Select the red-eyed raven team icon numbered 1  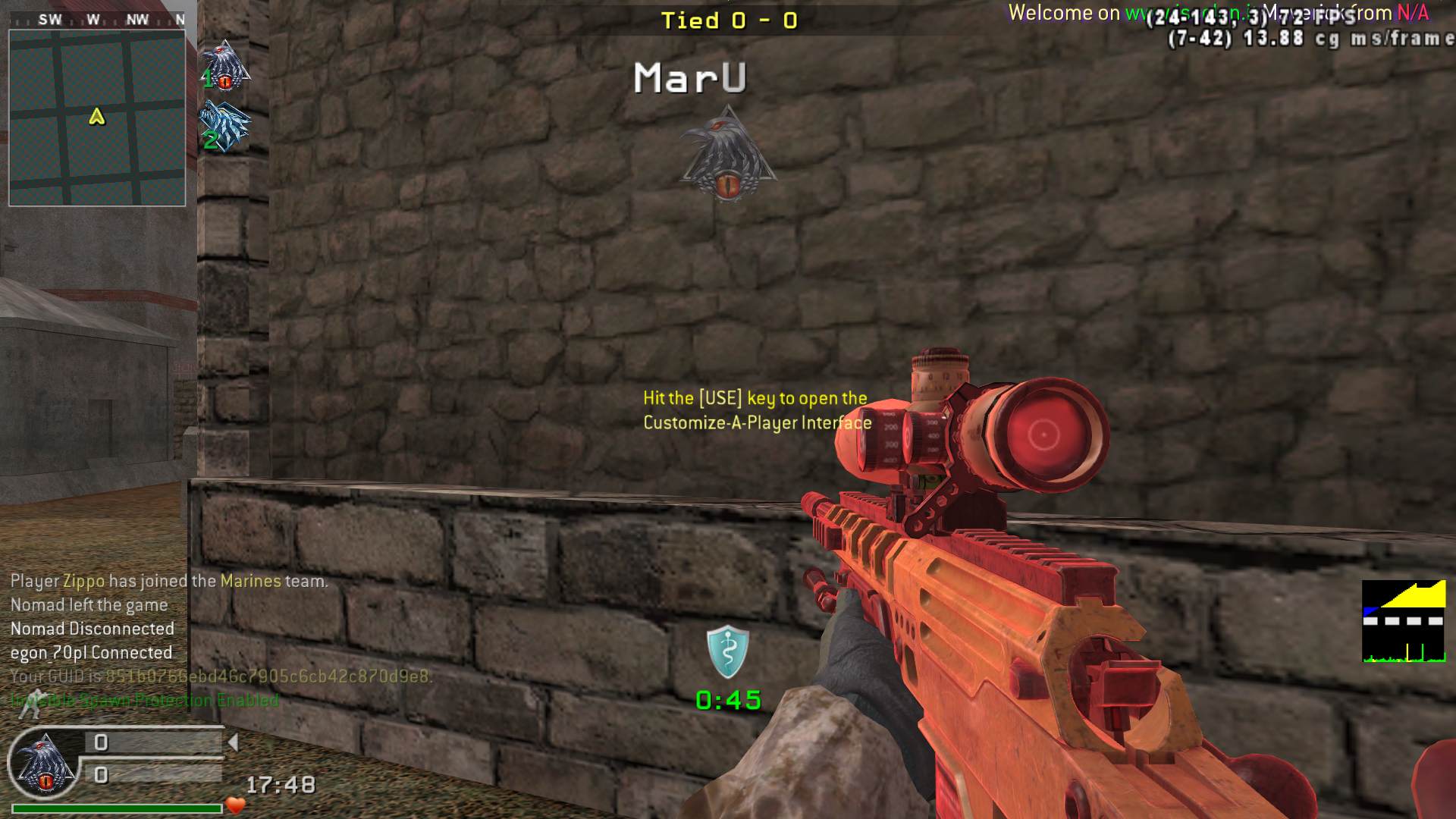tap(225, 66)
